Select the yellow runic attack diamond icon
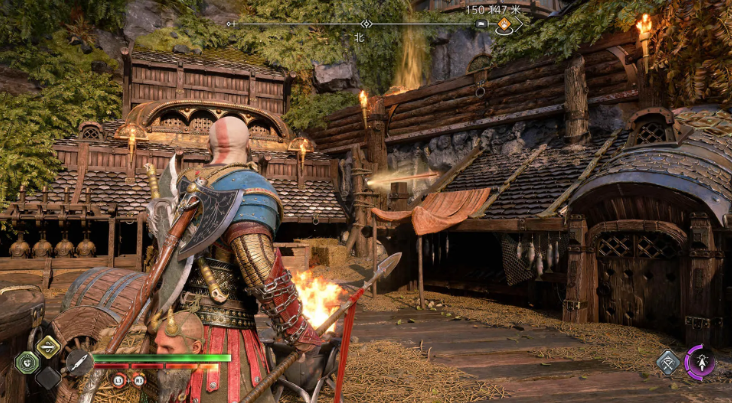This screenshot has height=403, width=732. (x=49, y=346)
